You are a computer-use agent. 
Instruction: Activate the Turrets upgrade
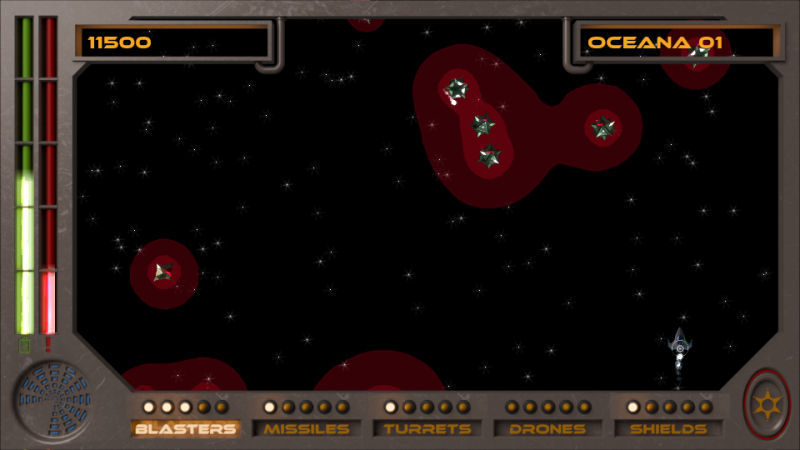tap(427, 429)
